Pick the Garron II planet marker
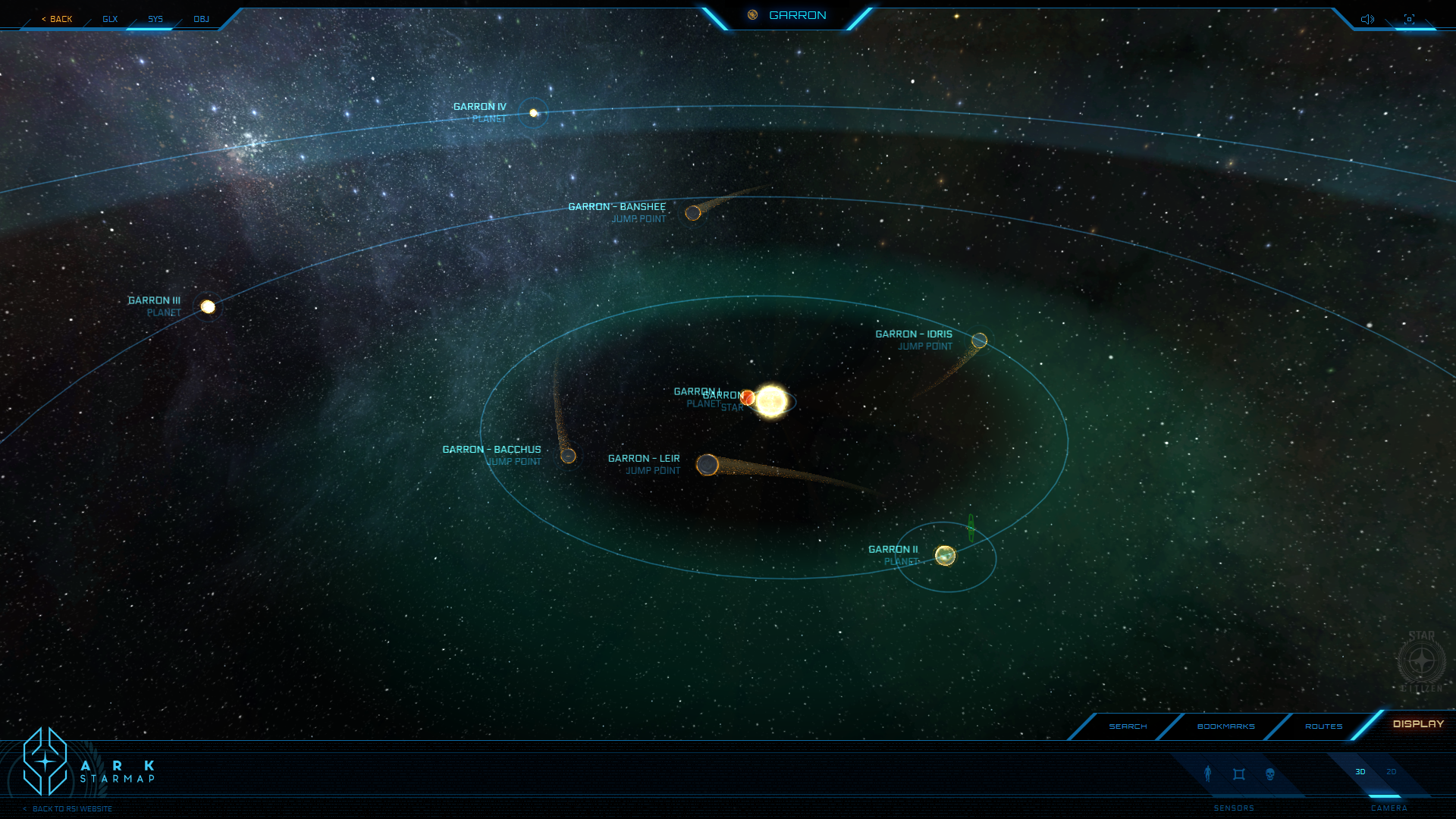 (945, 556)
